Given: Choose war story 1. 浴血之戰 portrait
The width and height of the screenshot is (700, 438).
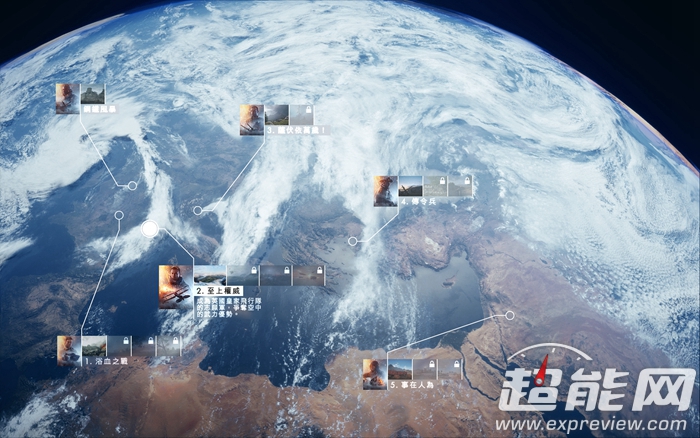Looking at the screenshot, I should tap(69, 350).
